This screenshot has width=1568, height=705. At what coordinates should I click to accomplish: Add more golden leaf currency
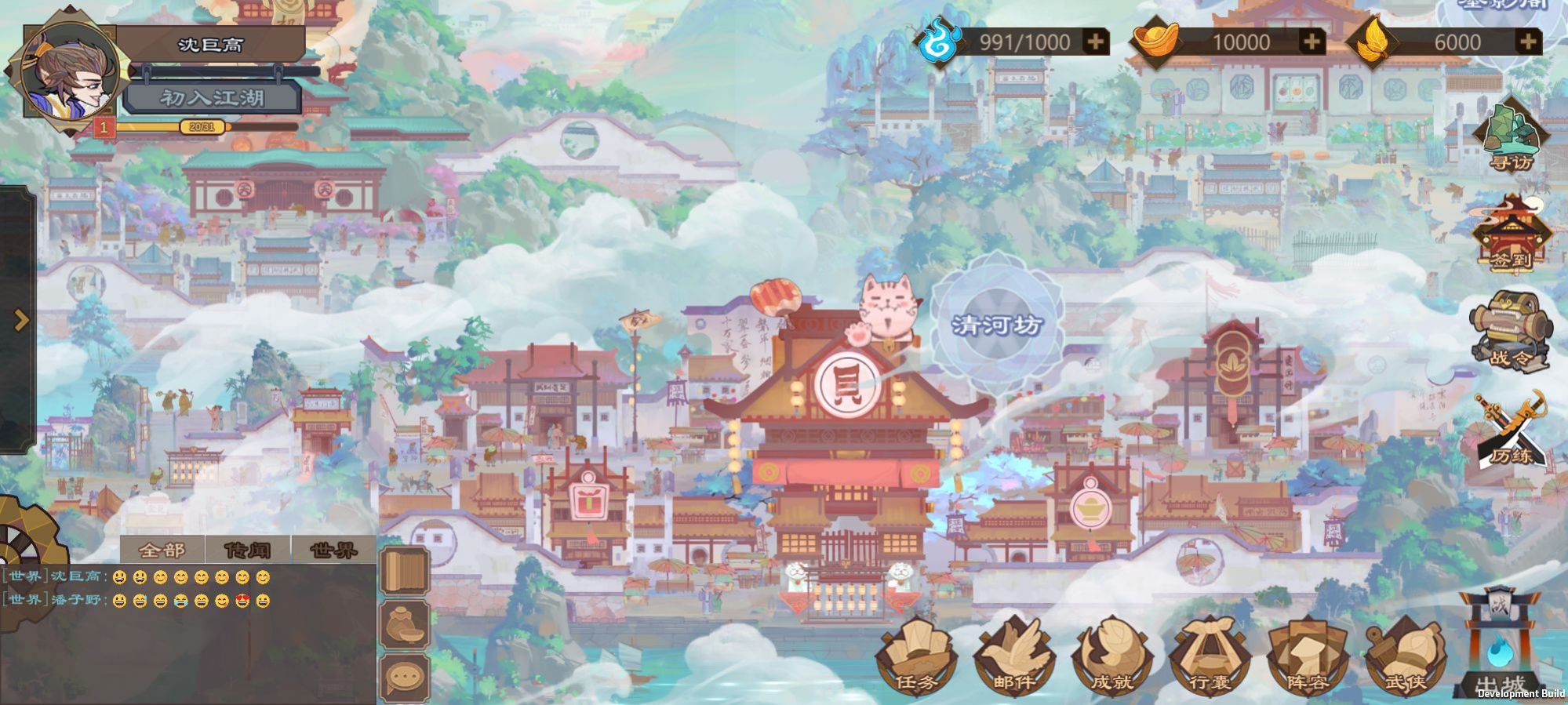pyautogui.click(x=1526, y=42)
